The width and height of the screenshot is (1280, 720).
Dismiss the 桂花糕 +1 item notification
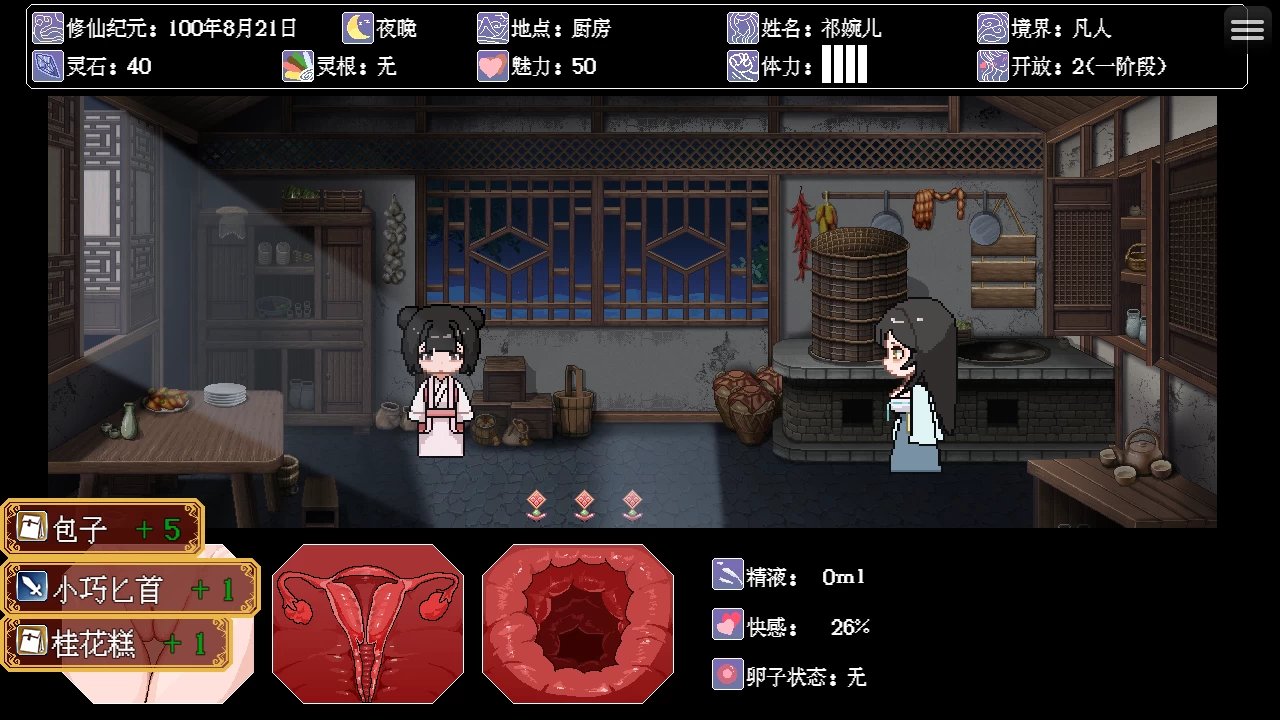click(117, 643)
